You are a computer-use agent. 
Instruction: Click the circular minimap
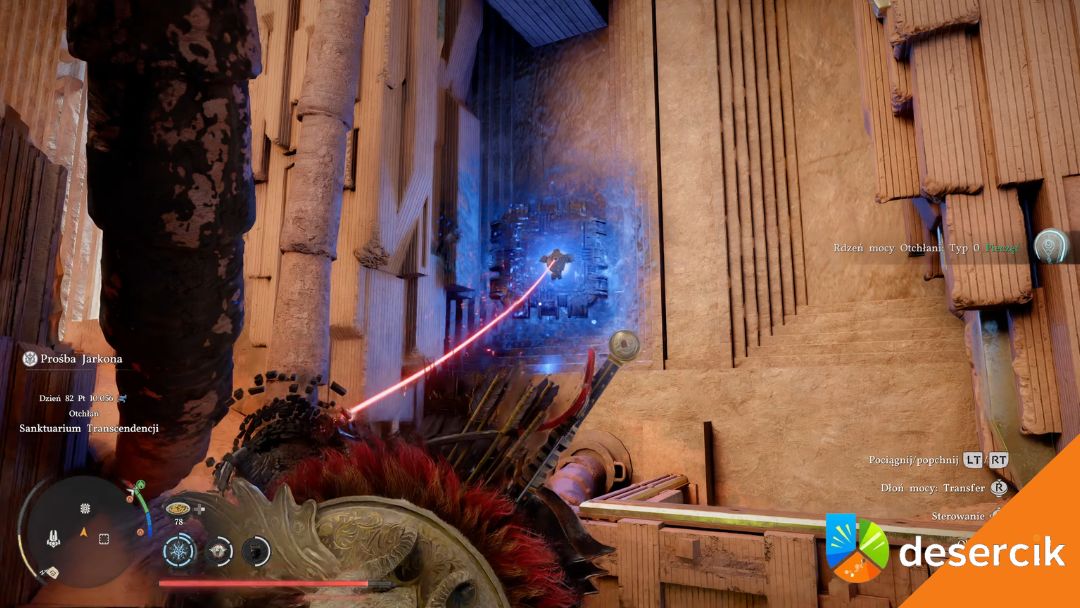coord(75,530)
